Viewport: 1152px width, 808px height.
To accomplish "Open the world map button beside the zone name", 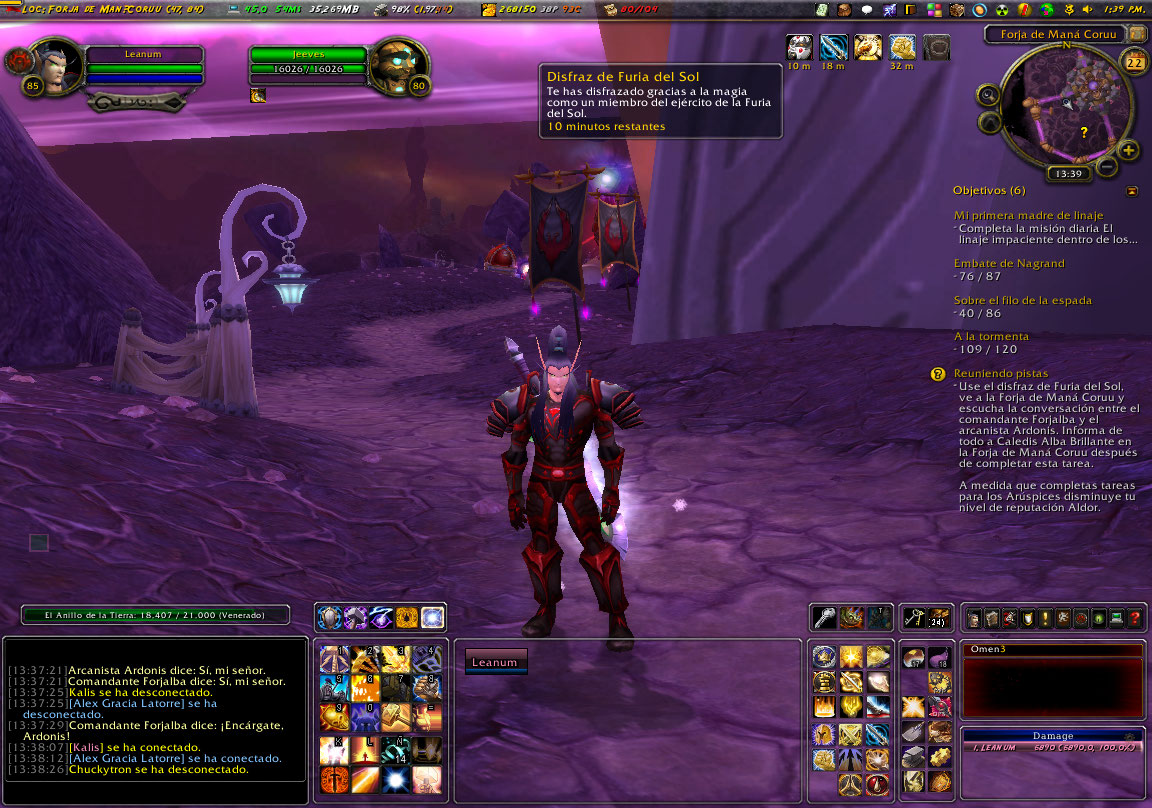I will tap(1137, 35).
